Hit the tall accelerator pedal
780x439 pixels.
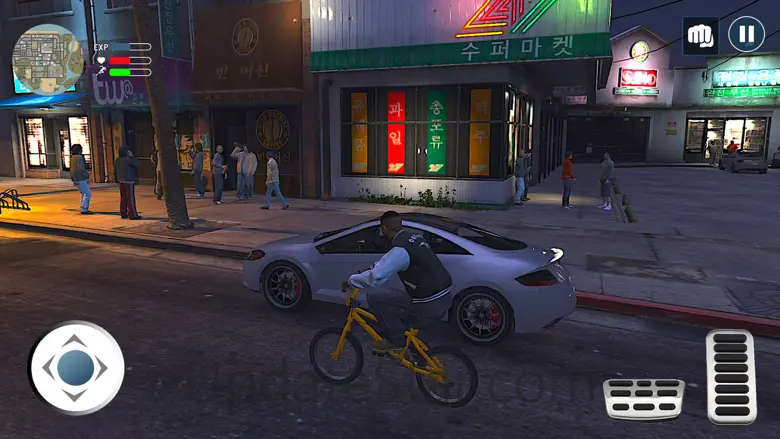[x=731, y=377]
